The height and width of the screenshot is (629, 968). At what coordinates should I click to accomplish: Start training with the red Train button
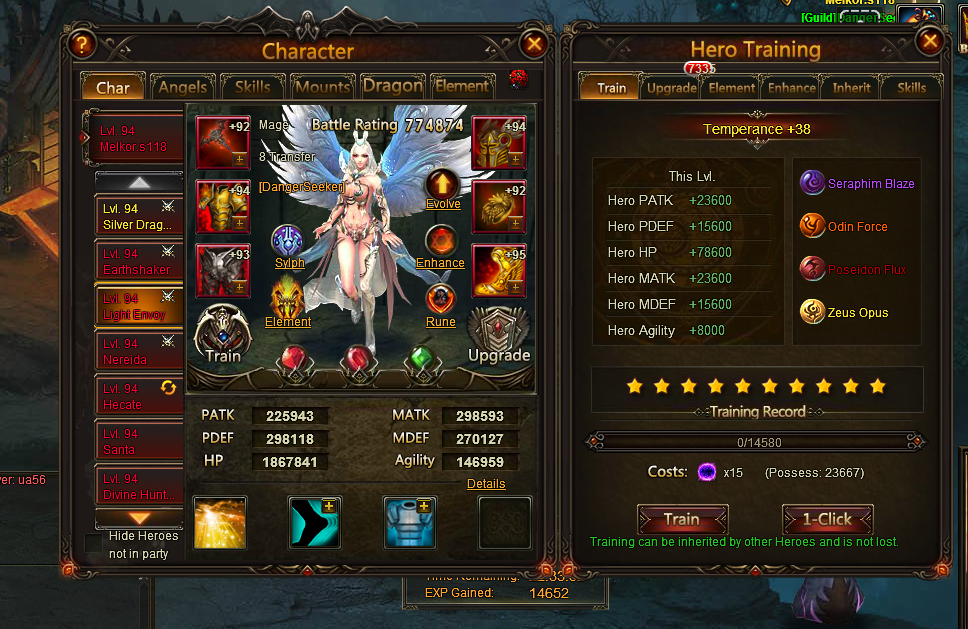[x=682, y=519]
